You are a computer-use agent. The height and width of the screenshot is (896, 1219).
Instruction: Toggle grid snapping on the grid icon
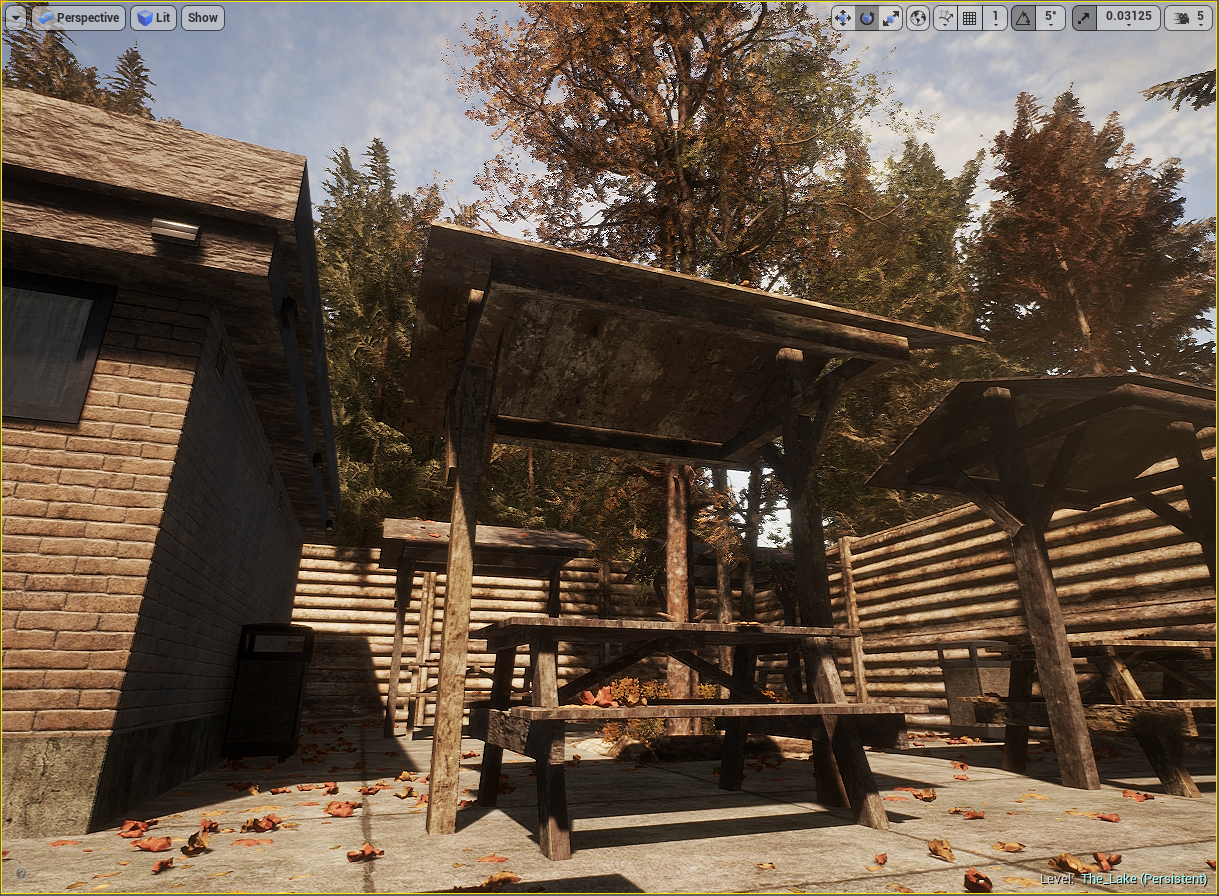click(969, 17)
